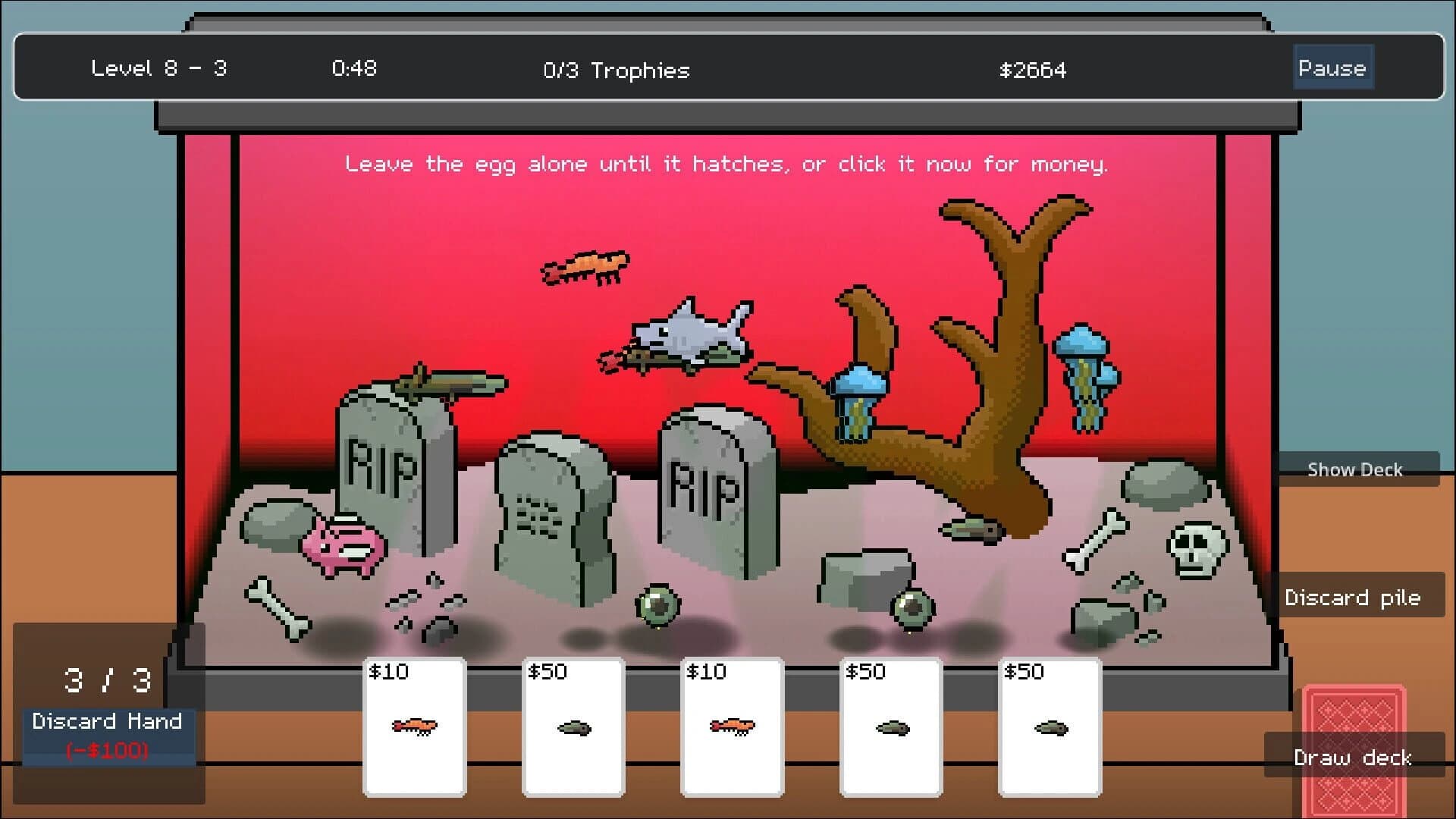Image resolution: width=1456 pixels, height=819 pixels.
Task: Click the $2664 money display
Action: (x=1032, y=71)
